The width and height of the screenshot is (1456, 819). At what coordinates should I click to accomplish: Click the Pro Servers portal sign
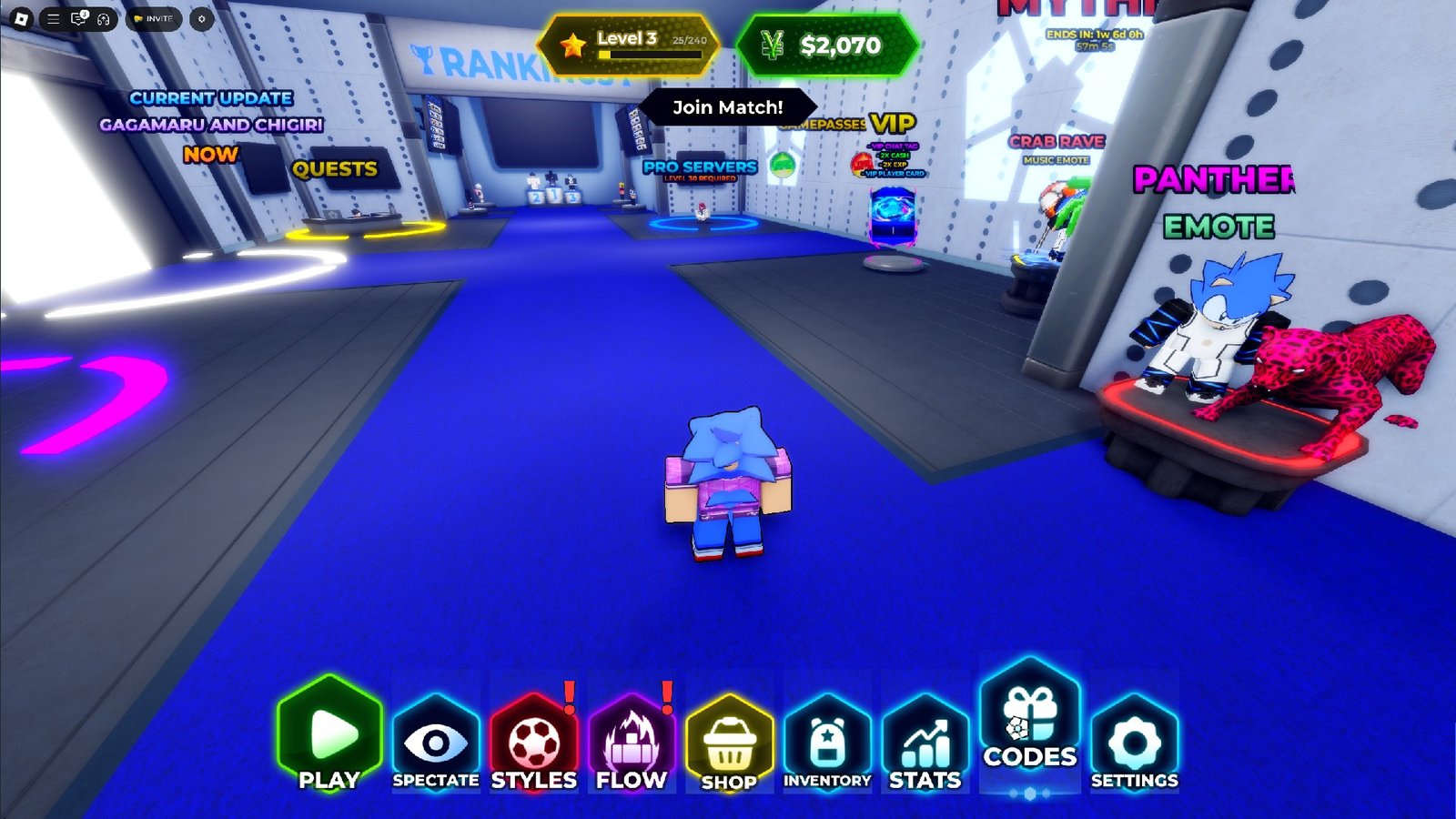(699, 167)
